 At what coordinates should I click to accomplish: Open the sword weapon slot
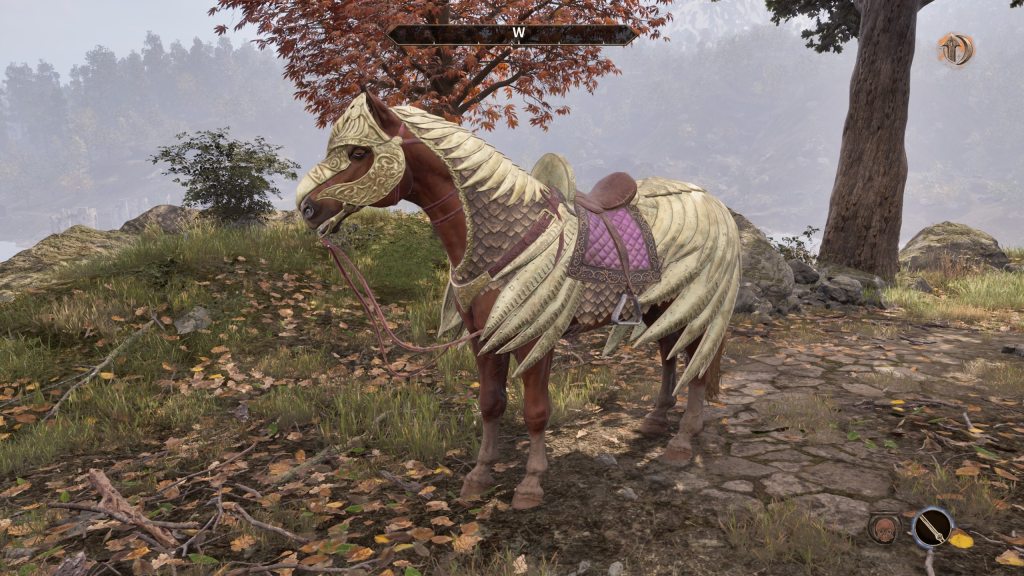(932, 526)
